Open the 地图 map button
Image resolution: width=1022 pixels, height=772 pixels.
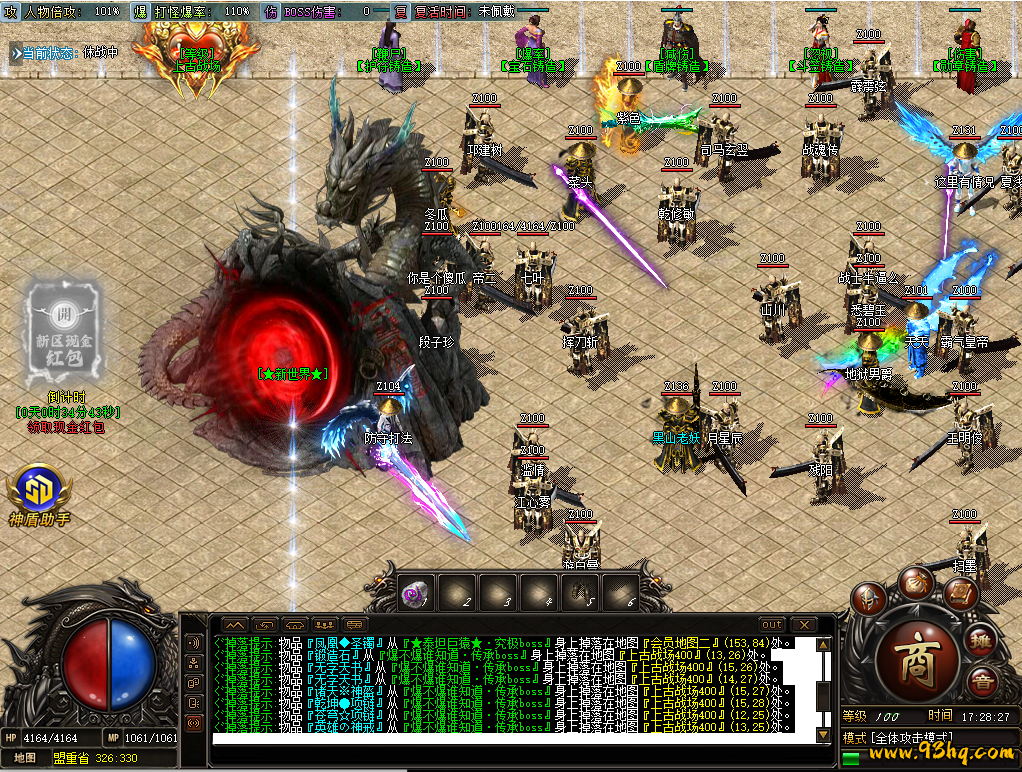tap(24, 758)
